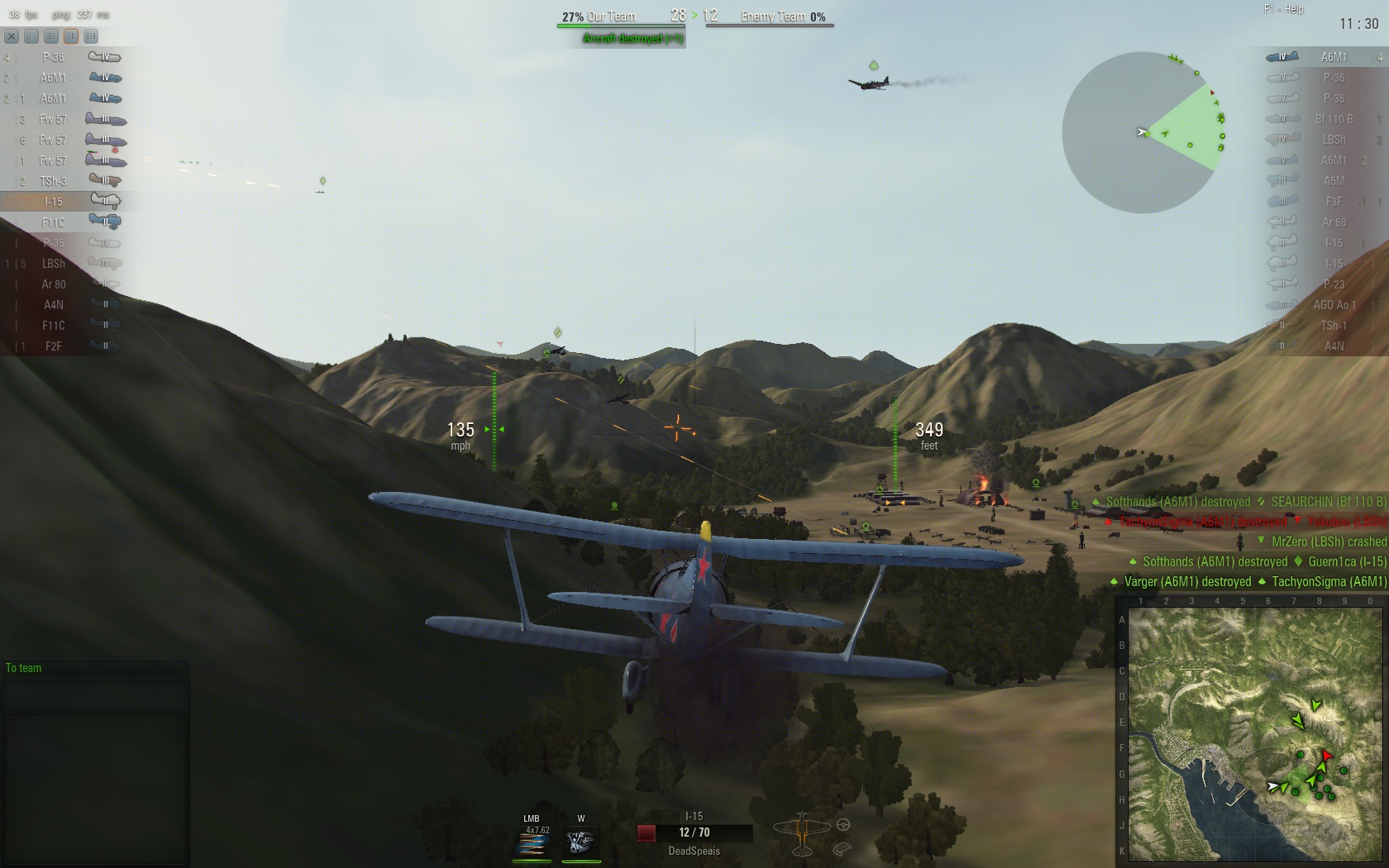1389x868 pixels.
Task: Click the circular radar display
Action: click(x=1143, y=132)
